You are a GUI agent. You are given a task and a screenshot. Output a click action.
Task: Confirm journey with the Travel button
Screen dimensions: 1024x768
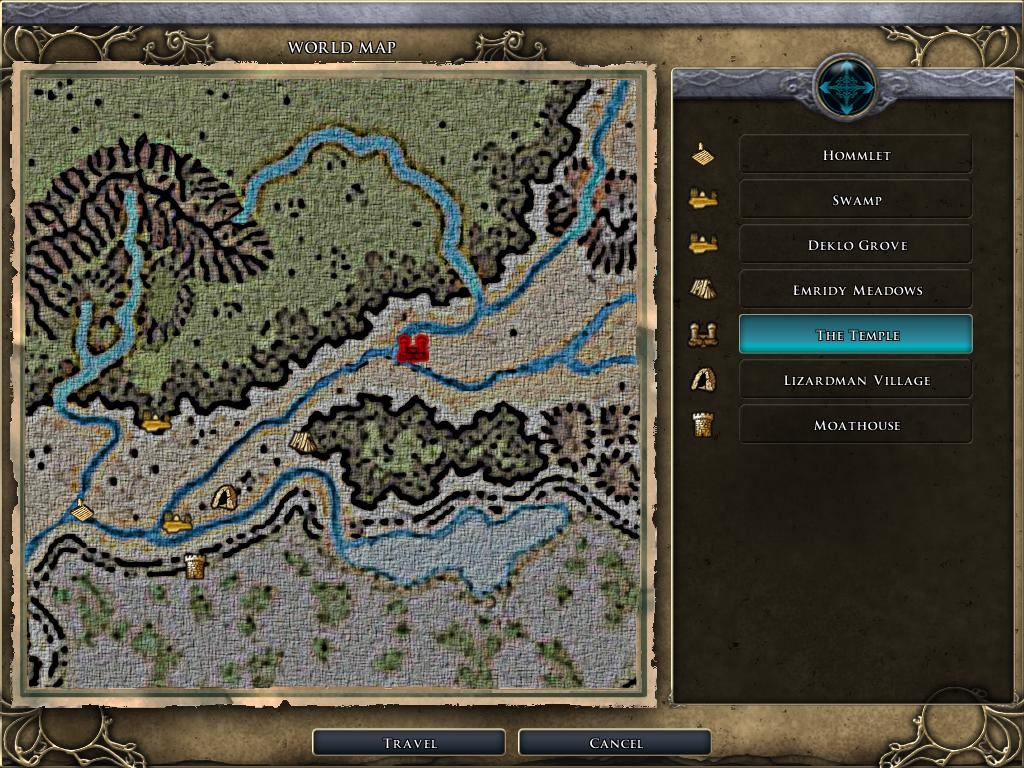pos(409,743)
